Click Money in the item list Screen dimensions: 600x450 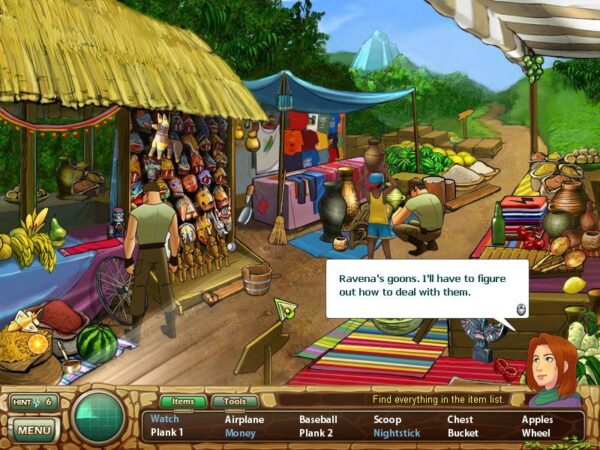240,434
